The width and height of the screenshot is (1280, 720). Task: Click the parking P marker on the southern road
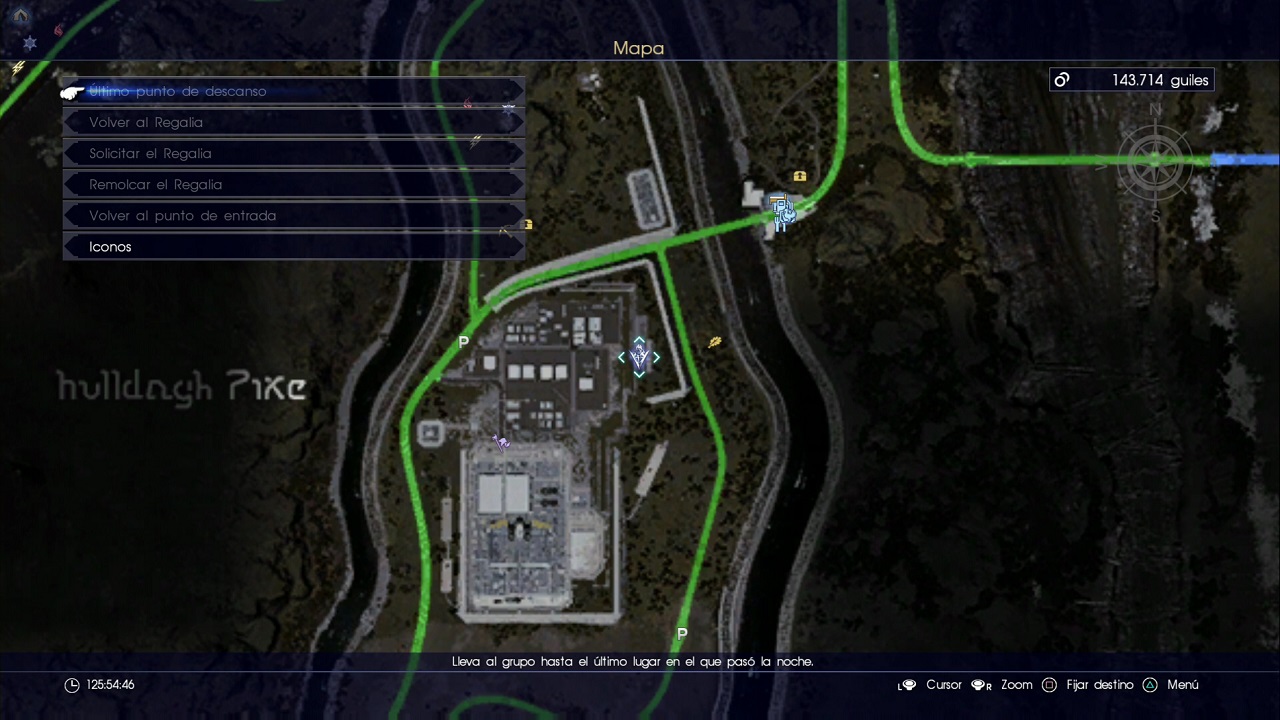pyautogui.click(x=682, y=634)
